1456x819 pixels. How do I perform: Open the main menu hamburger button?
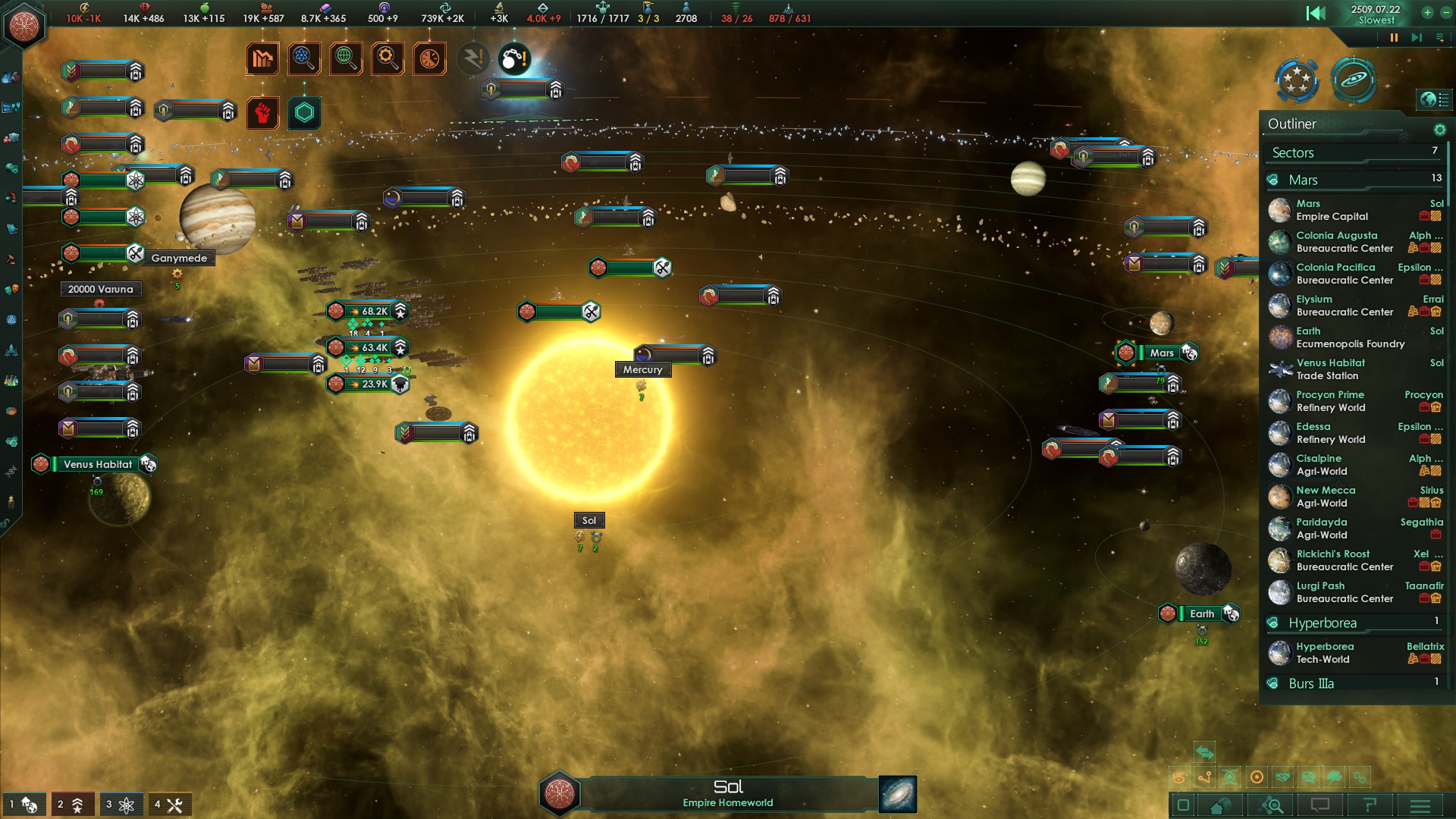tap(1420, 805)
